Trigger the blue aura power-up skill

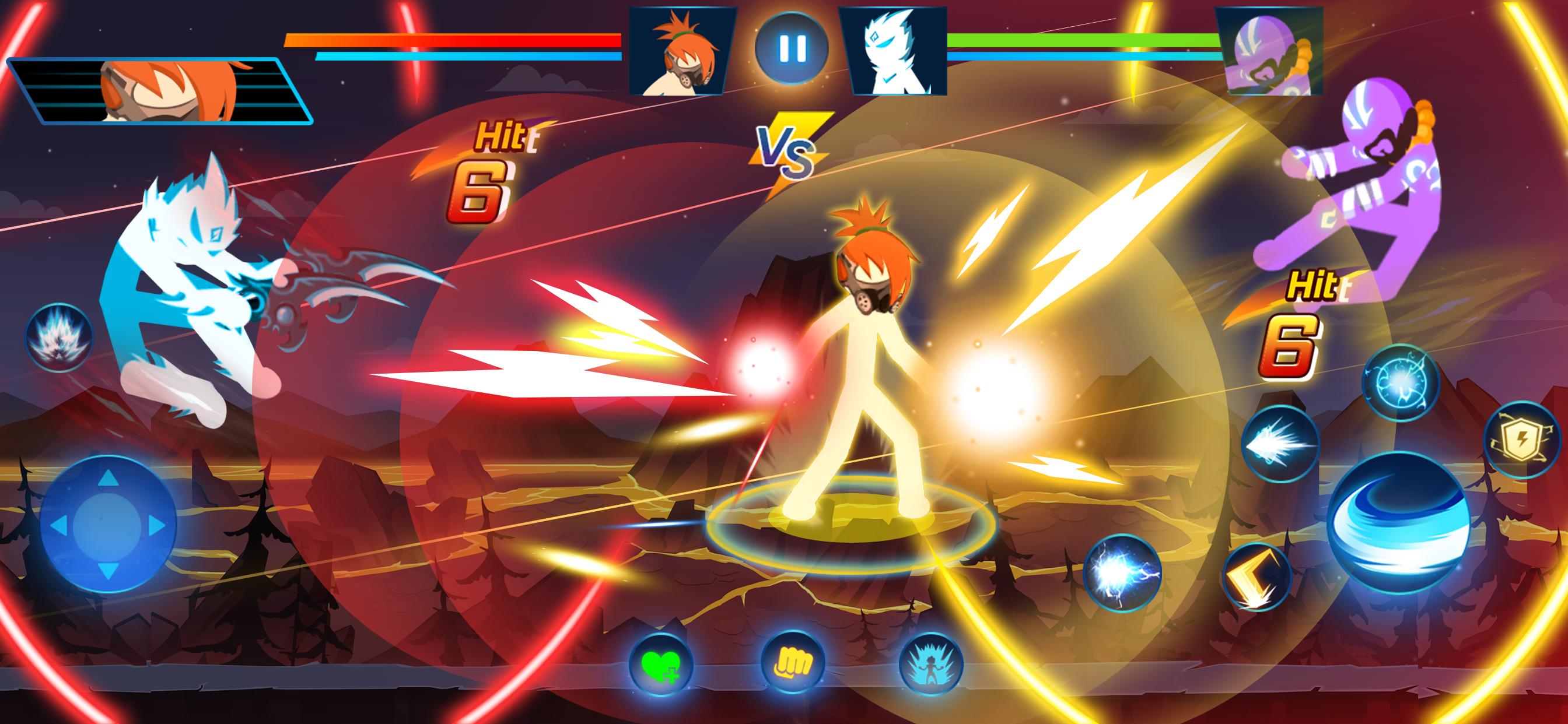930,664
